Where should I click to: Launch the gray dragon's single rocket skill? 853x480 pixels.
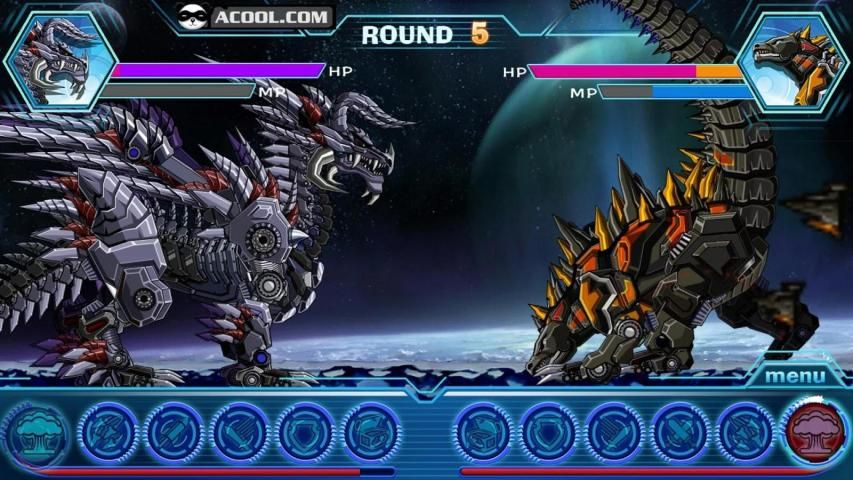pyautogui.click(x=174, y=431)
